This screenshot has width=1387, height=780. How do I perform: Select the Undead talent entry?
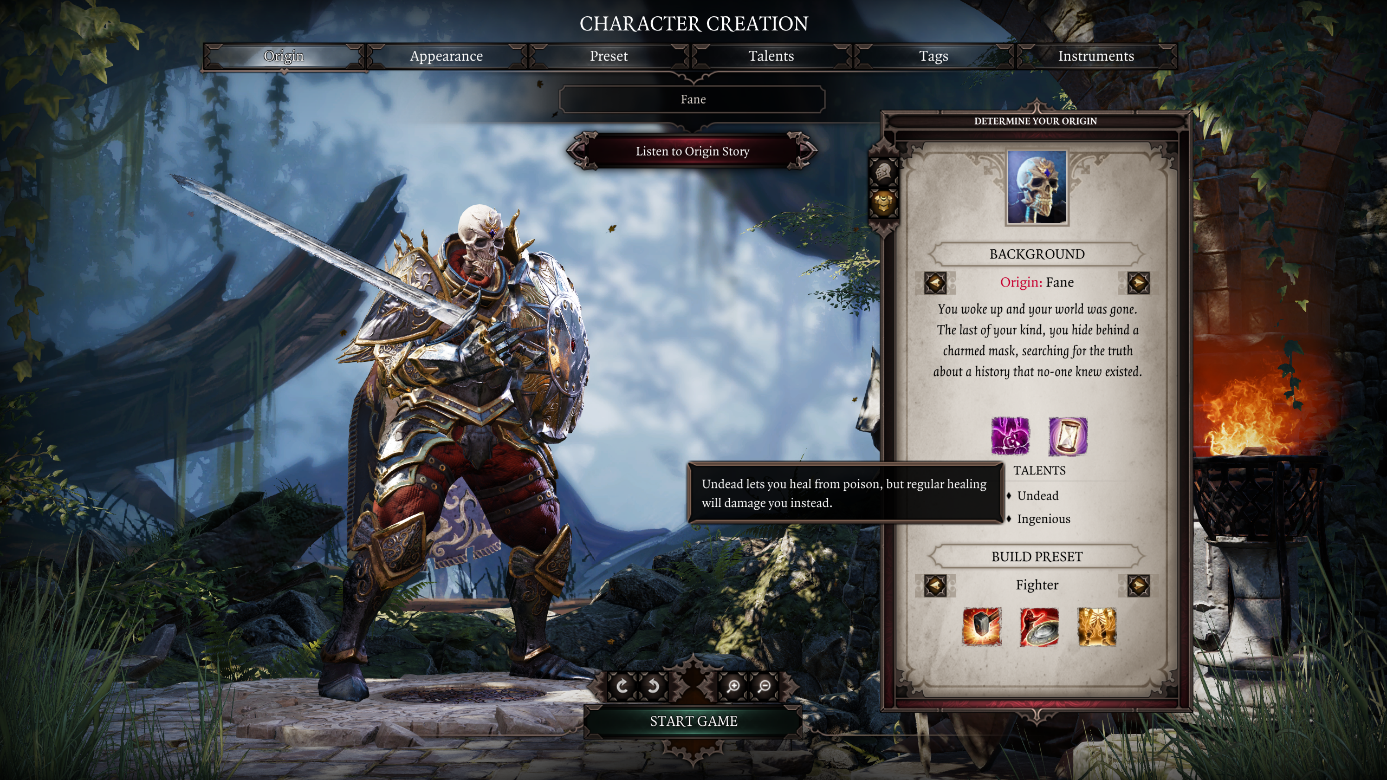(1037, 496)
